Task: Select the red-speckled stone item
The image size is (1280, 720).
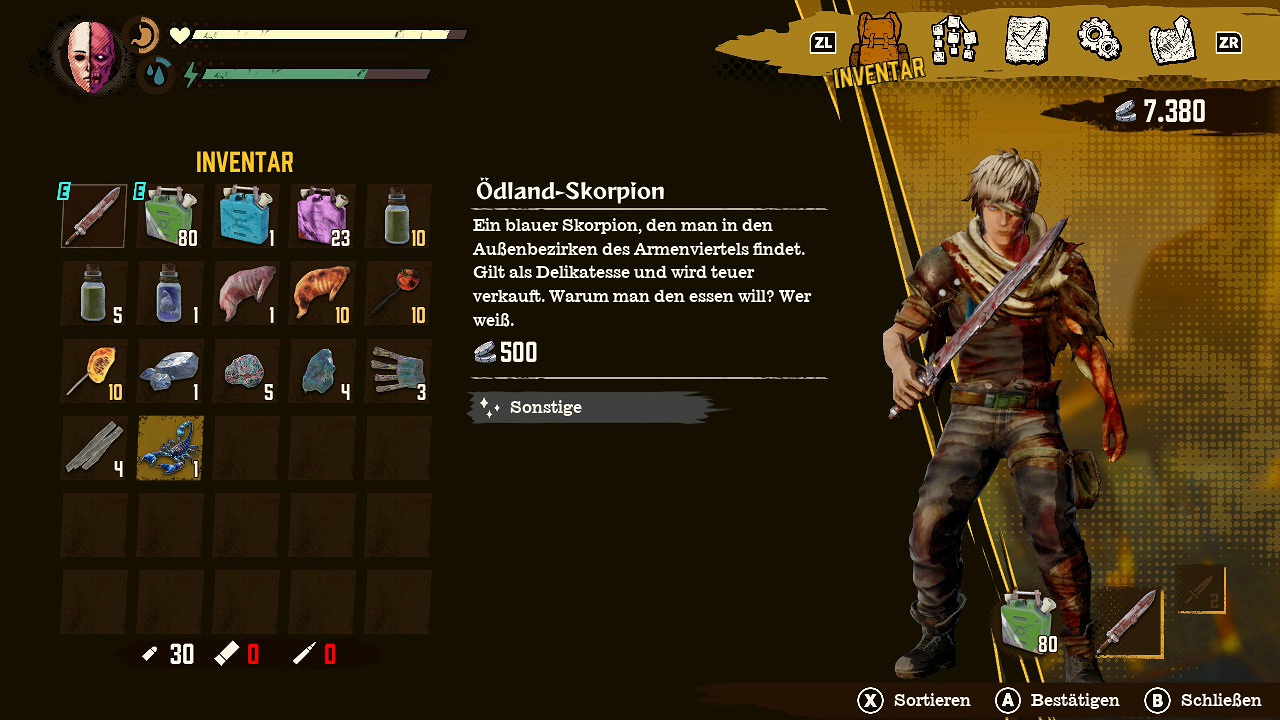Action: coord(246,371)
